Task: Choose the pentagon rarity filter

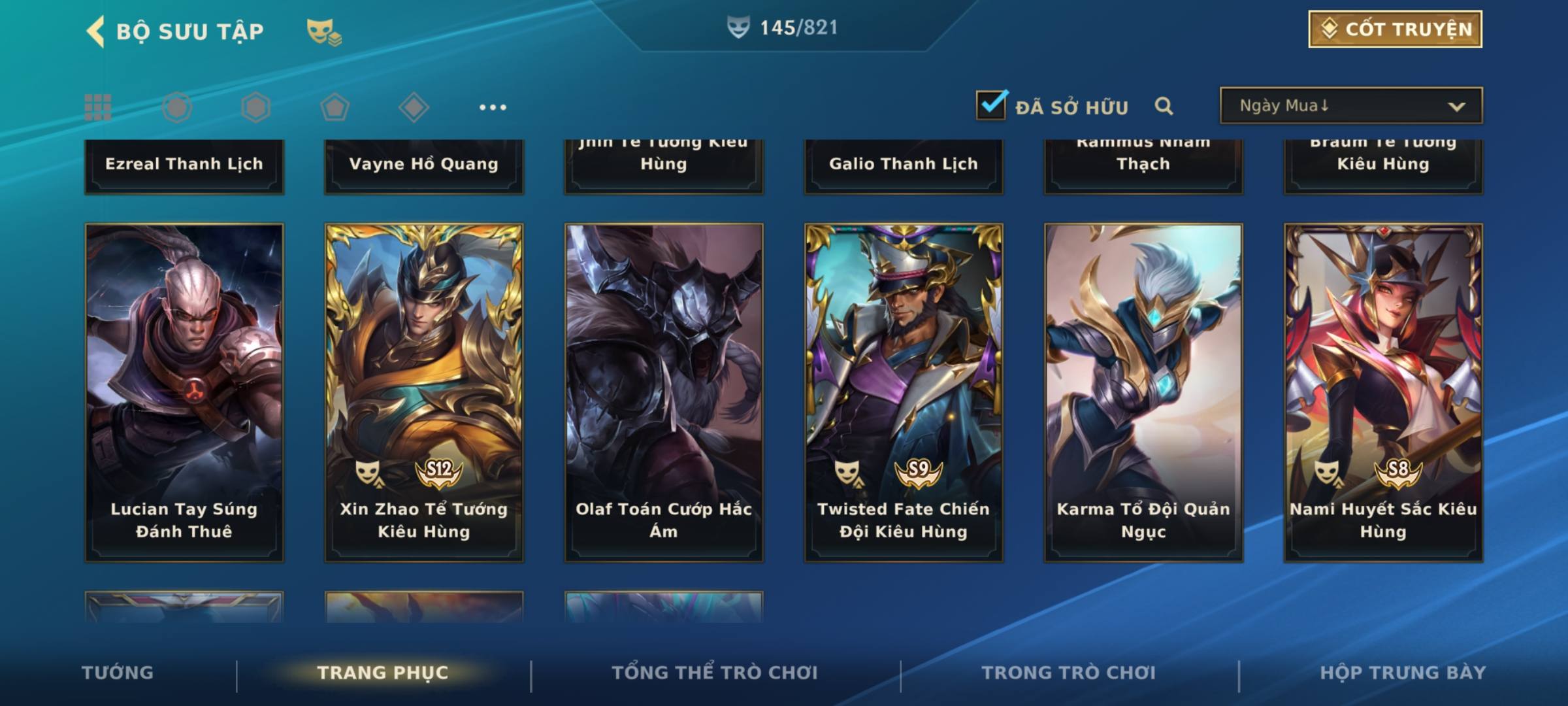Action: 335,107
